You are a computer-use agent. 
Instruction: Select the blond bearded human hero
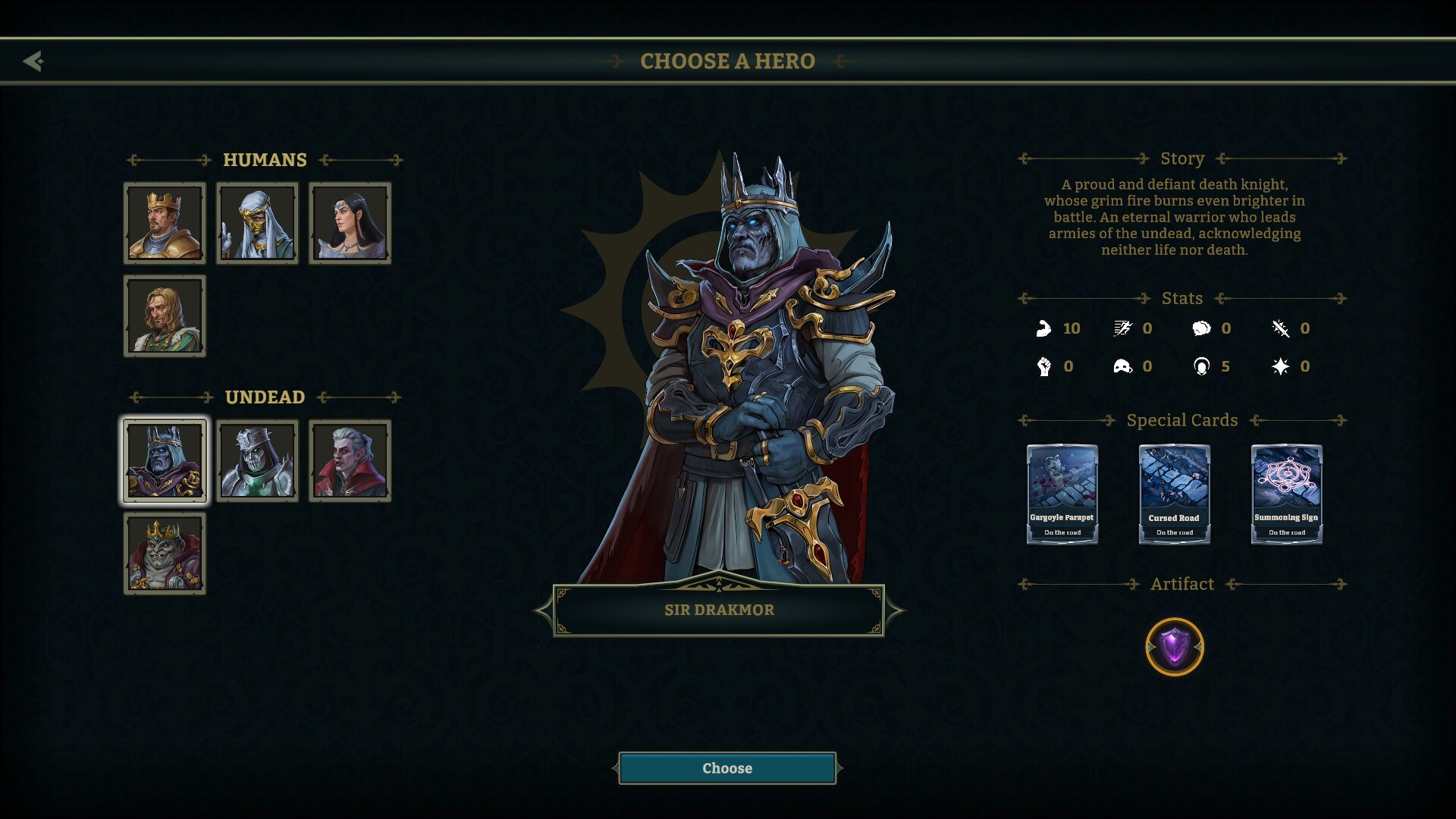(x=165, y=315)
